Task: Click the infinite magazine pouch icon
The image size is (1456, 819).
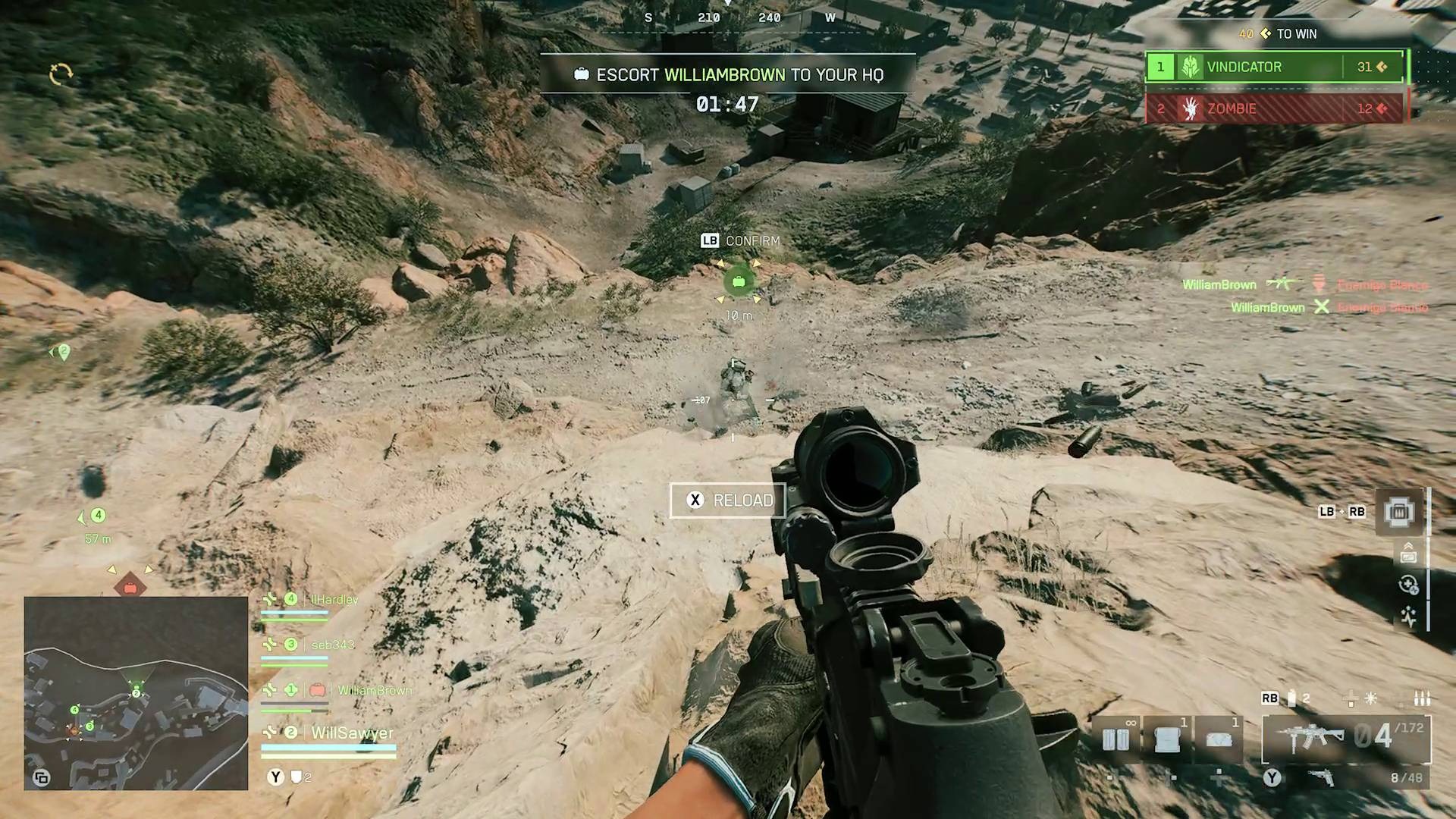Action: click(1116, 738)
